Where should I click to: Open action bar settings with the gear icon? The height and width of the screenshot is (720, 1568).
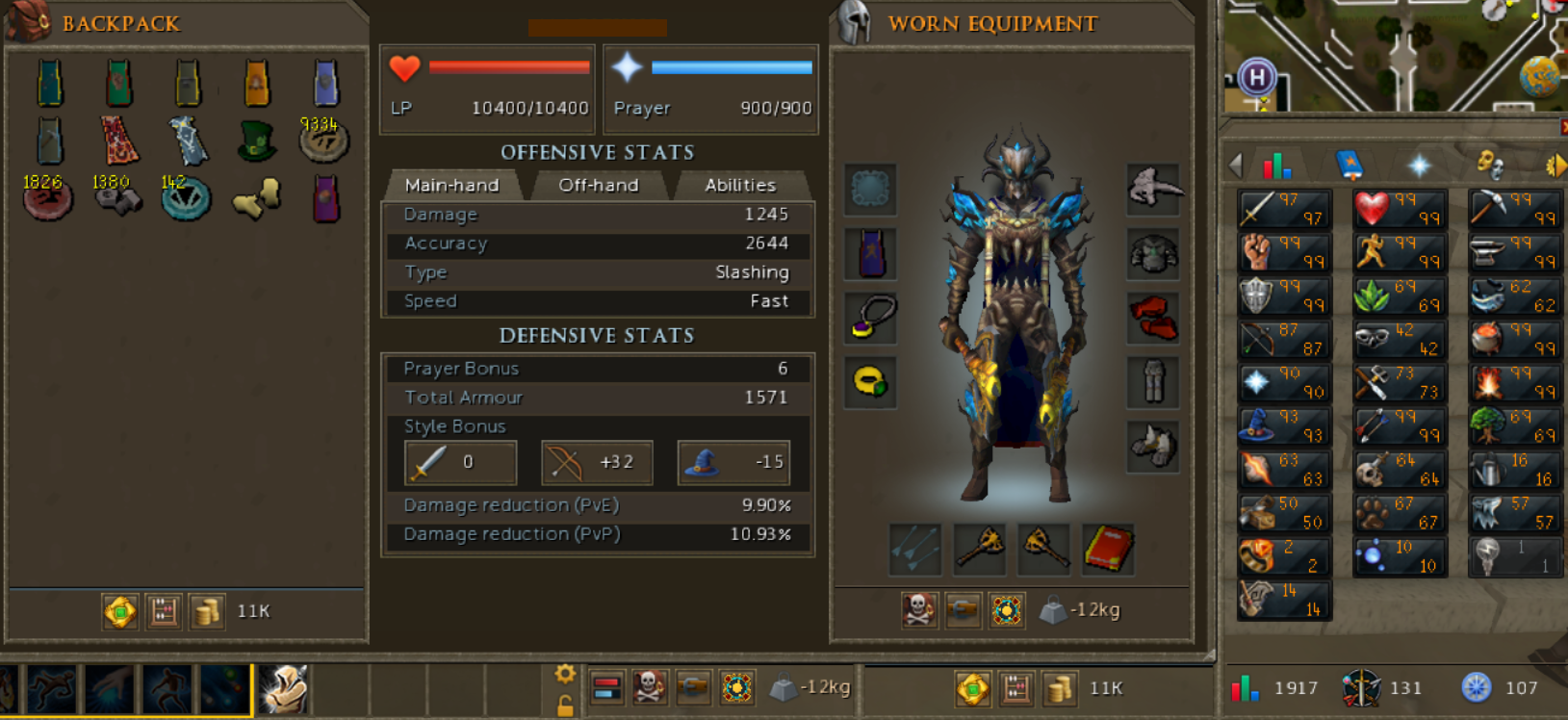[x=564, y=675]
